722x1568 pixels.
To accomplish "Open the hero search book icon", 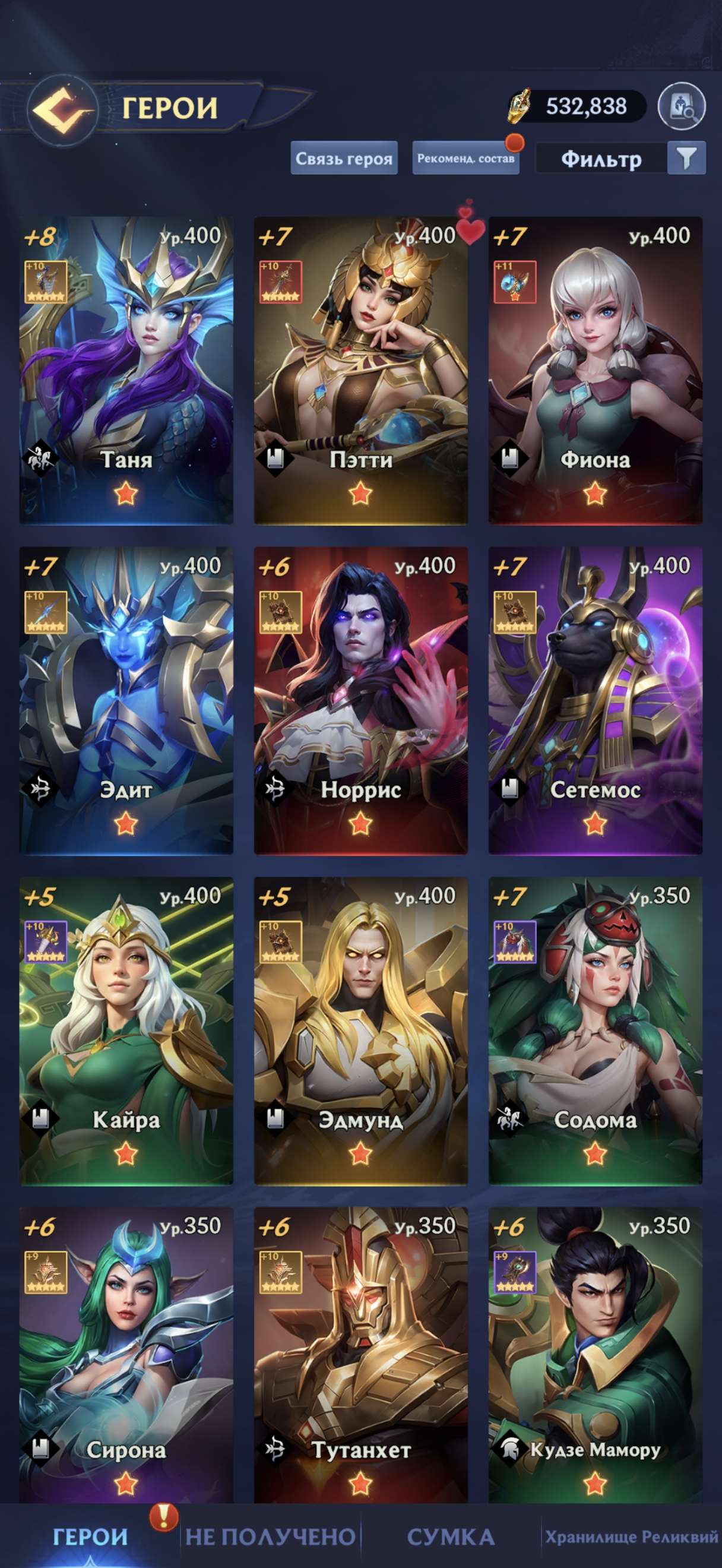I will pos(681,107).
